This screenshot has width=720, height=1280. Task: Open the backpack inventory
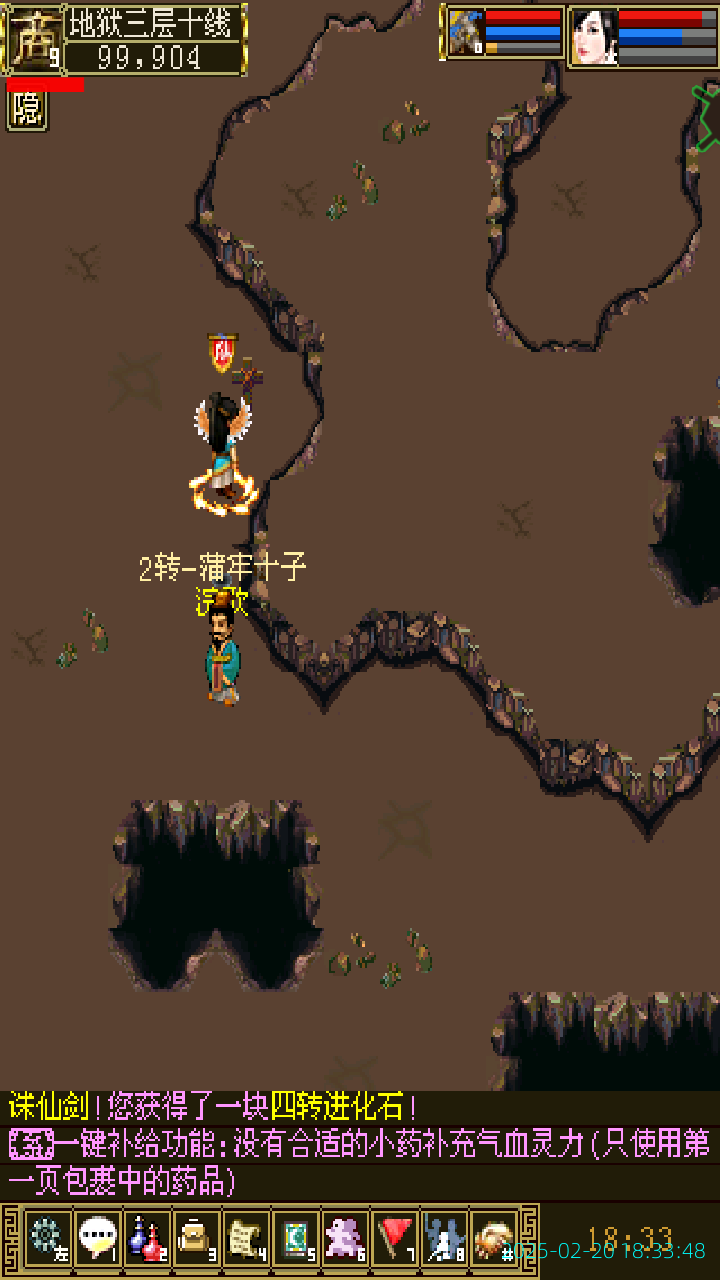click(196, 1238)
